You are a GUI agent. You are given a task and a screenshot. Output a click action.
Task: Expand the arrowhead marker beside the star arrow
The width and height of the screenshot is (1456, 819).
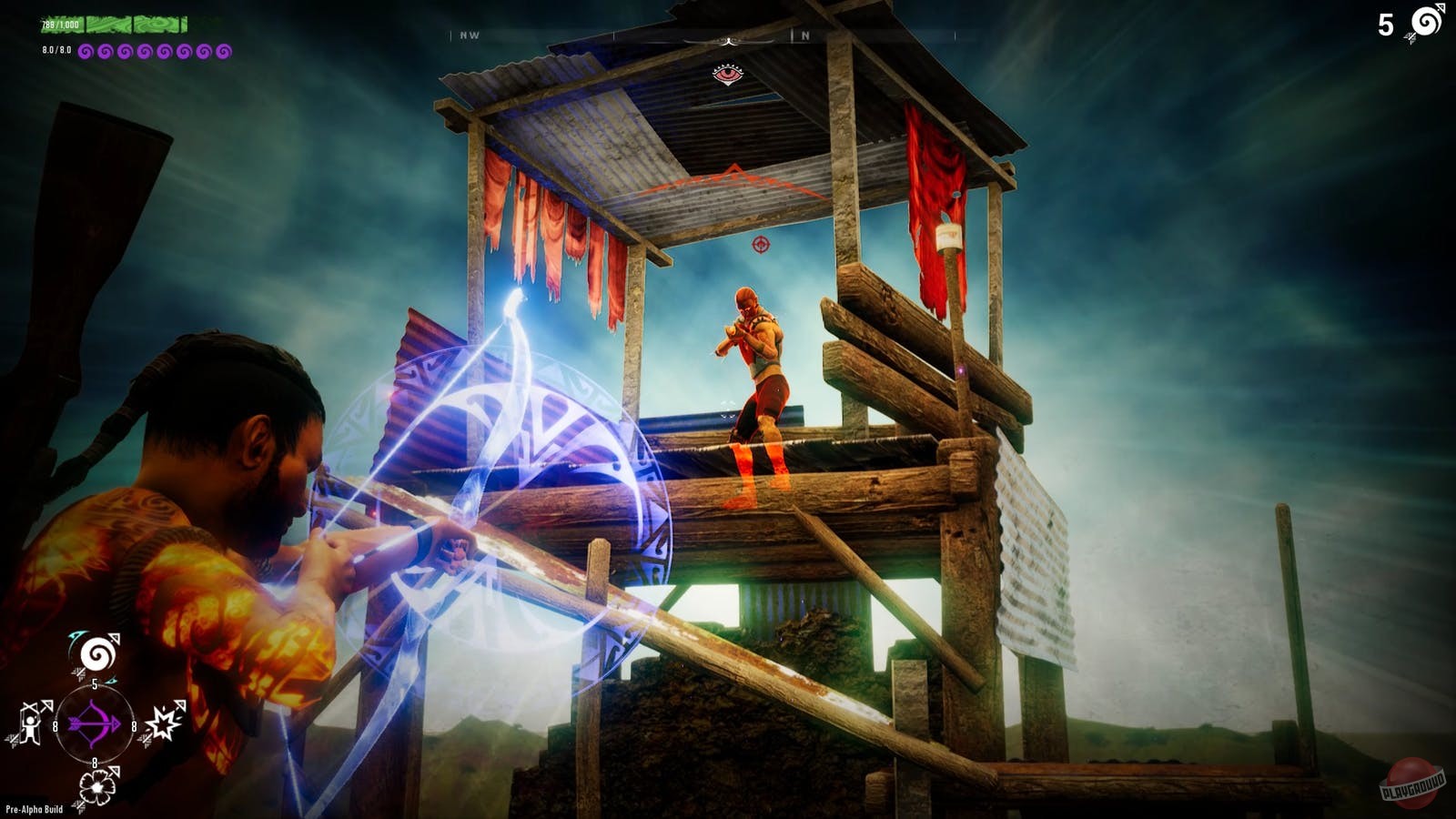pyautogui.click(x=181, y=704)
